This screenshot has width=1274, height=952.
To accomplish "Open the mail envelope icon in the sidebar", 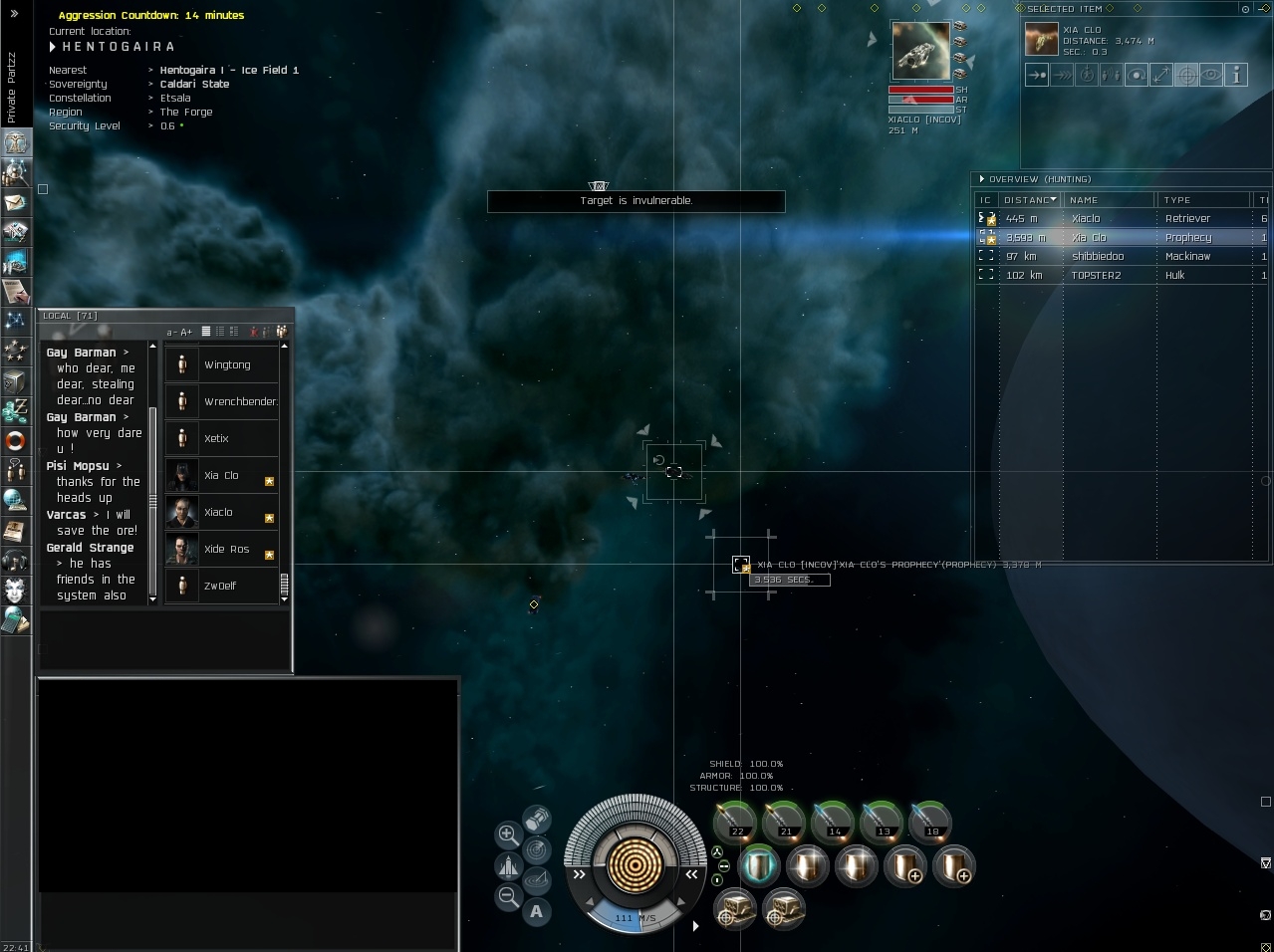I will tap(16, 203).
